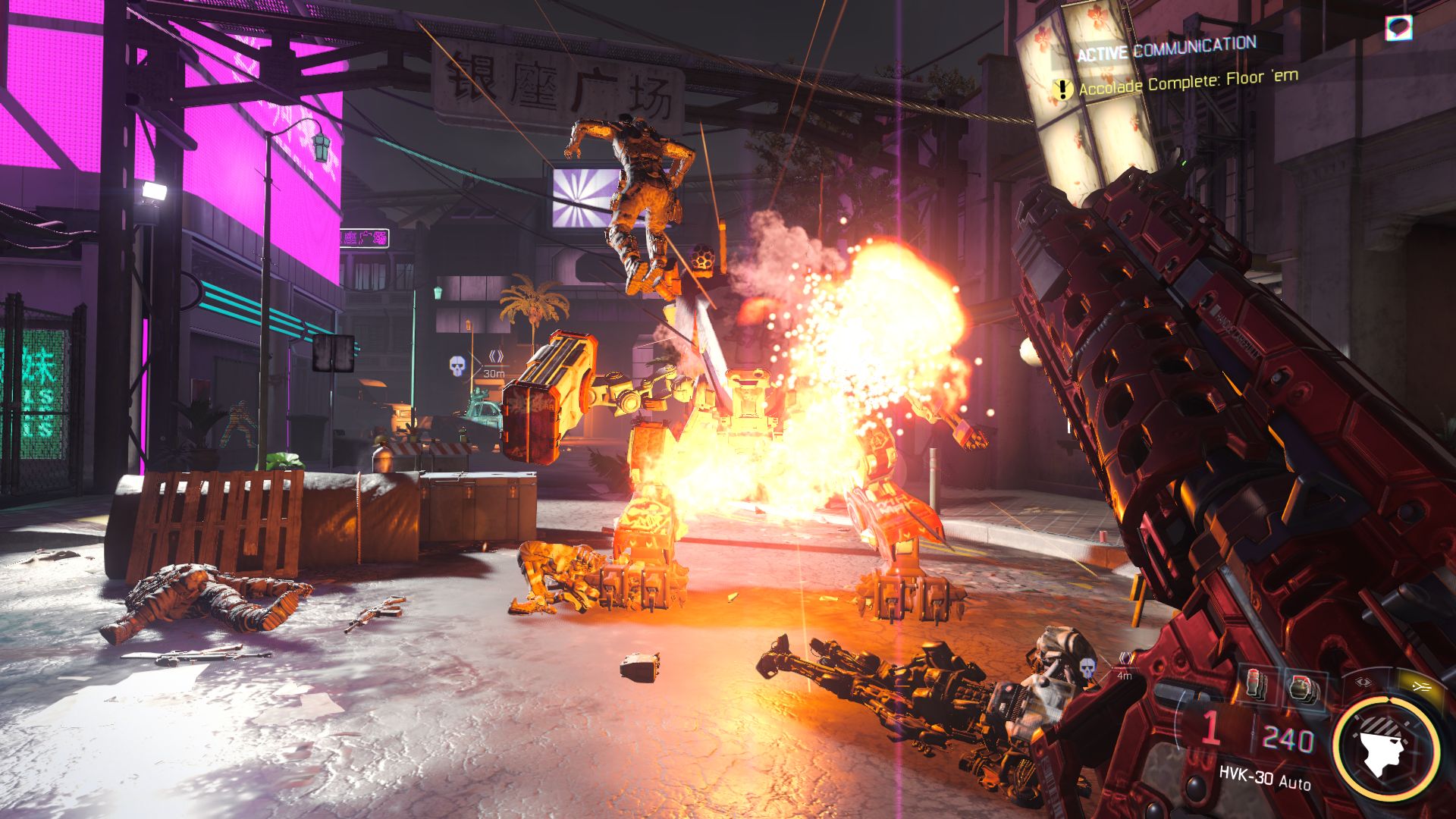Viewport: 1456px width, 819px height.
Task: Select the skull marker labeled 4m
Action: click(x=1087, y=669)
